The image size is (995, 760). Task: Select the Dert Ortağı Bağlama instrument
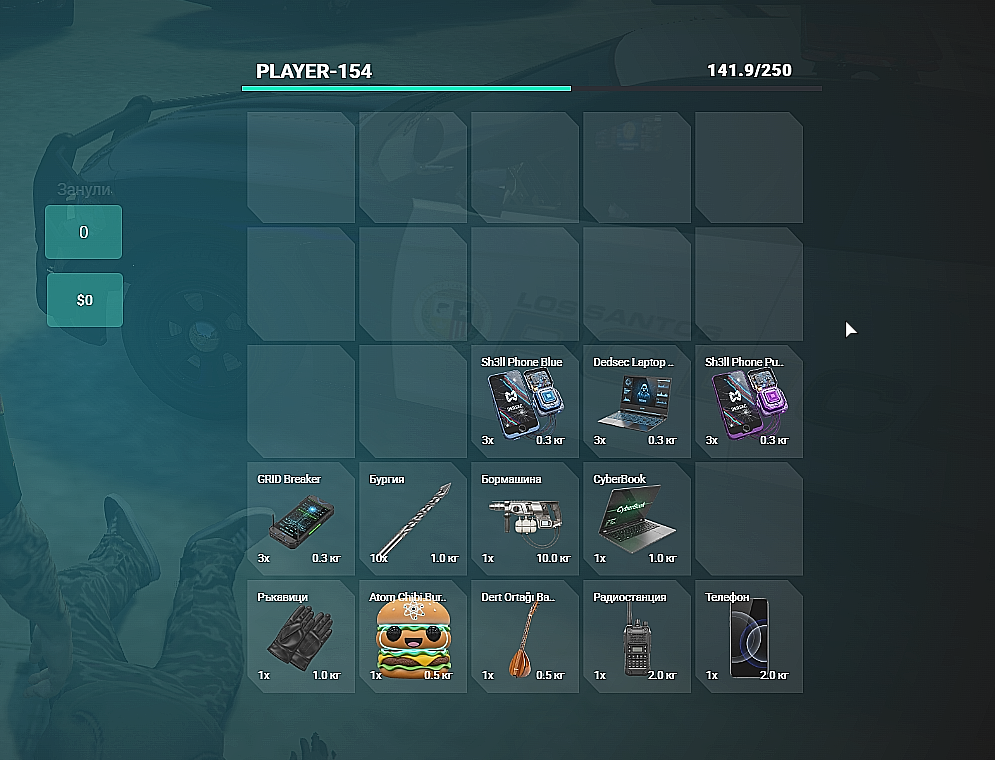tap(524, 635)
